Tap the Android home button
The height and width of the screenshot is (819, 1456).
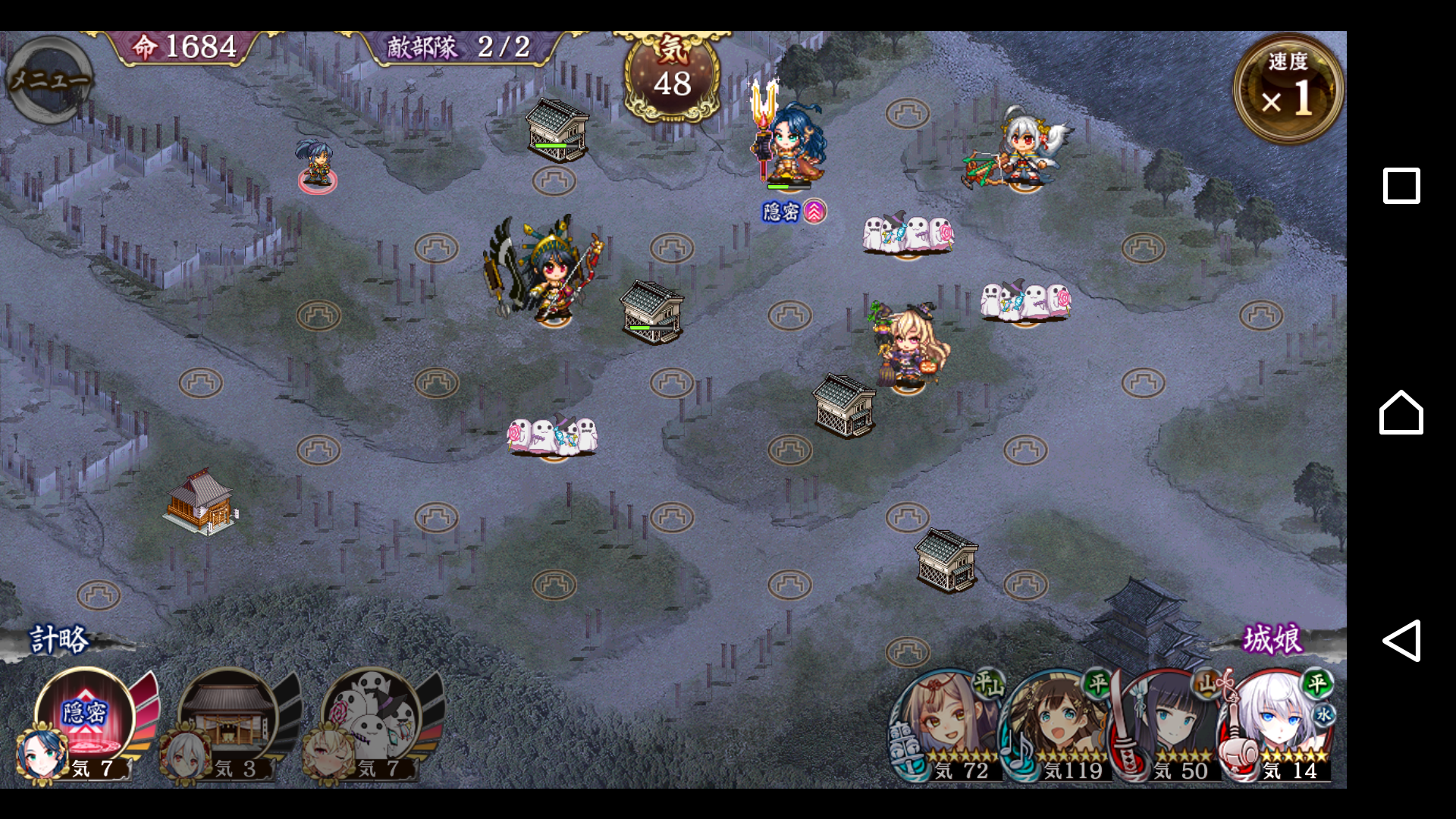(1401, 413)
